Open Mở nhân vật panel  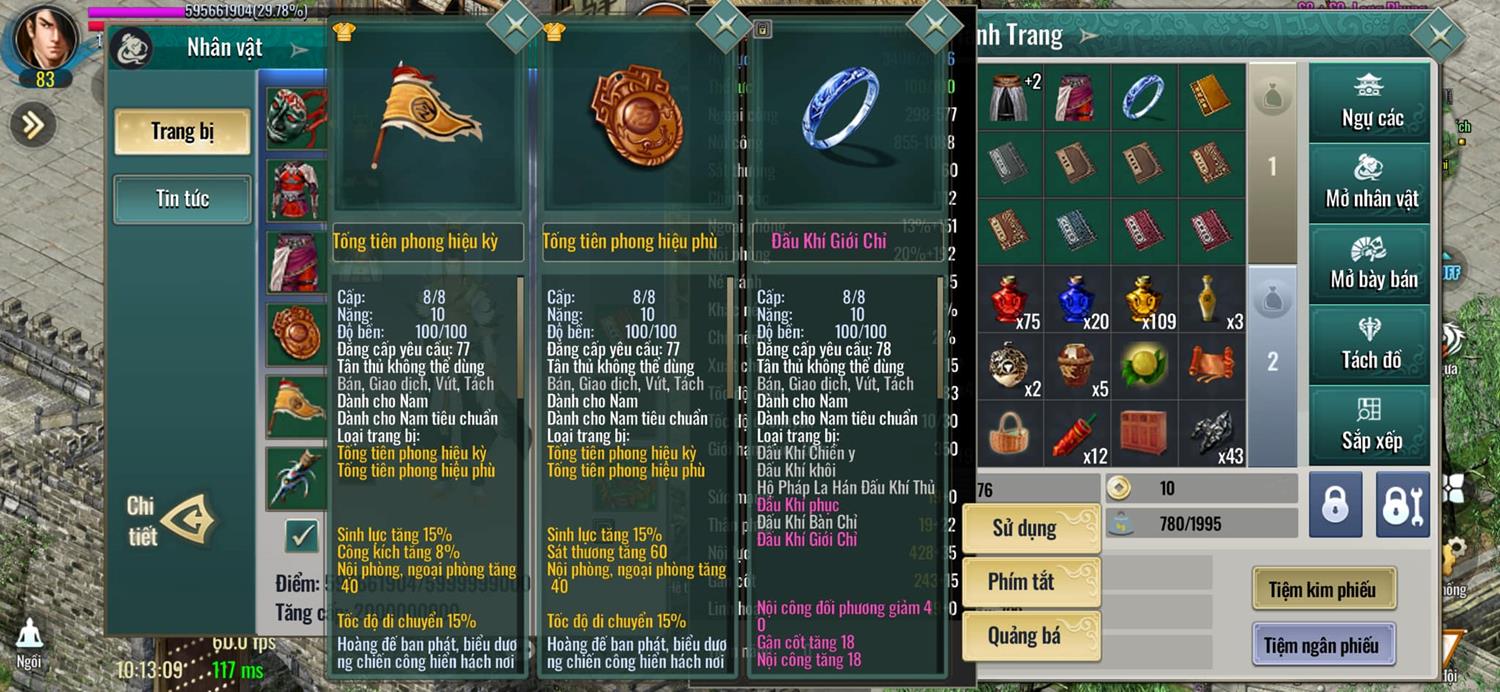pos(1371,183)
